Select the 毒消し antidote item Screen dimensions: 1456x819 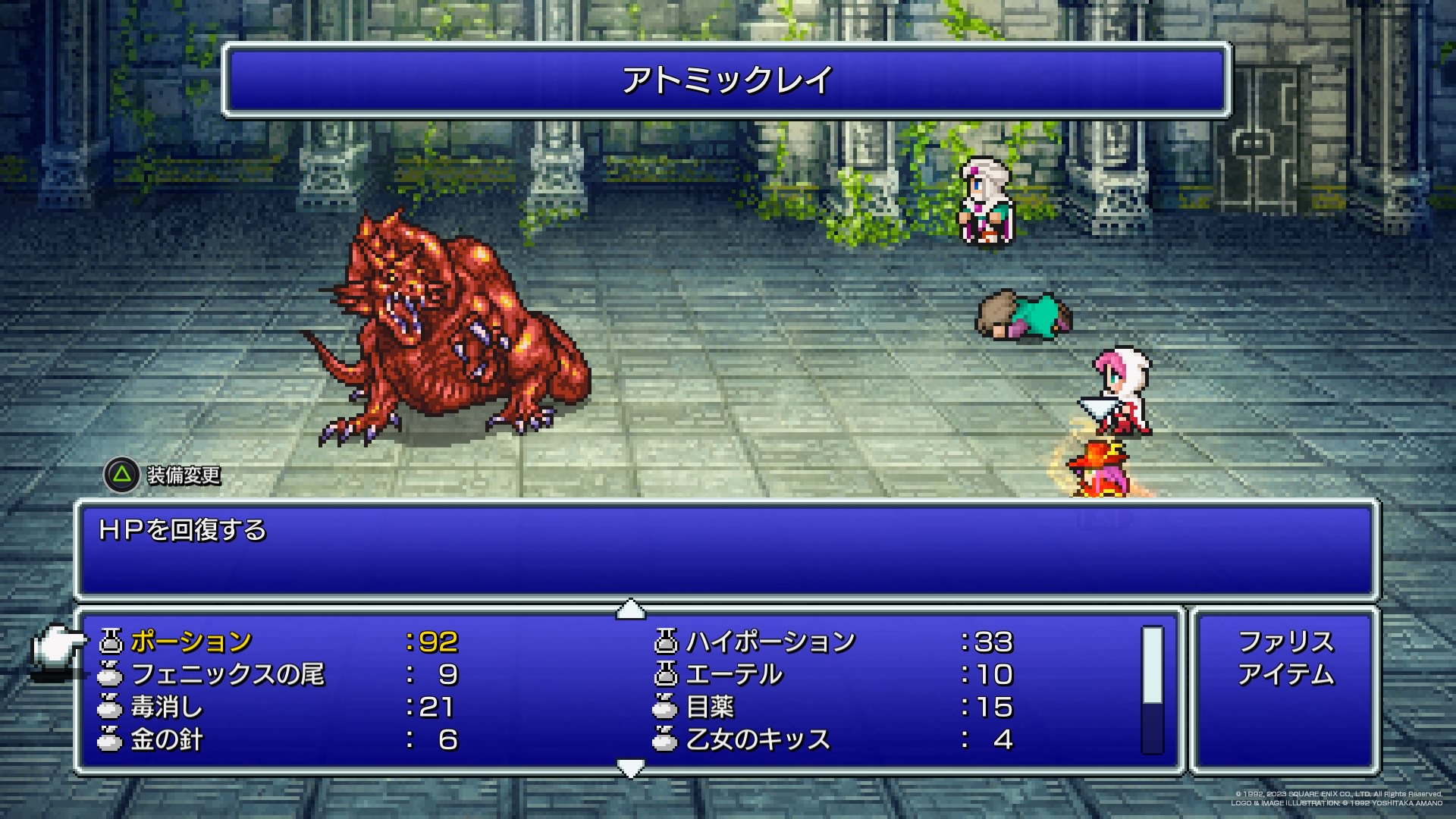click(x=167, y=708)
